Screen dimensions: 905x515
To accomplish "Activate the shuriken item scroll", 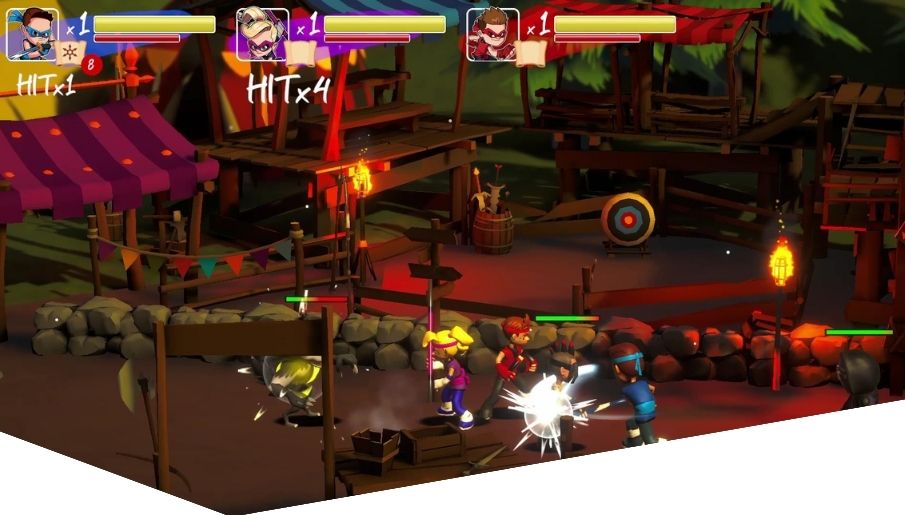I will [x=71, y=52].
